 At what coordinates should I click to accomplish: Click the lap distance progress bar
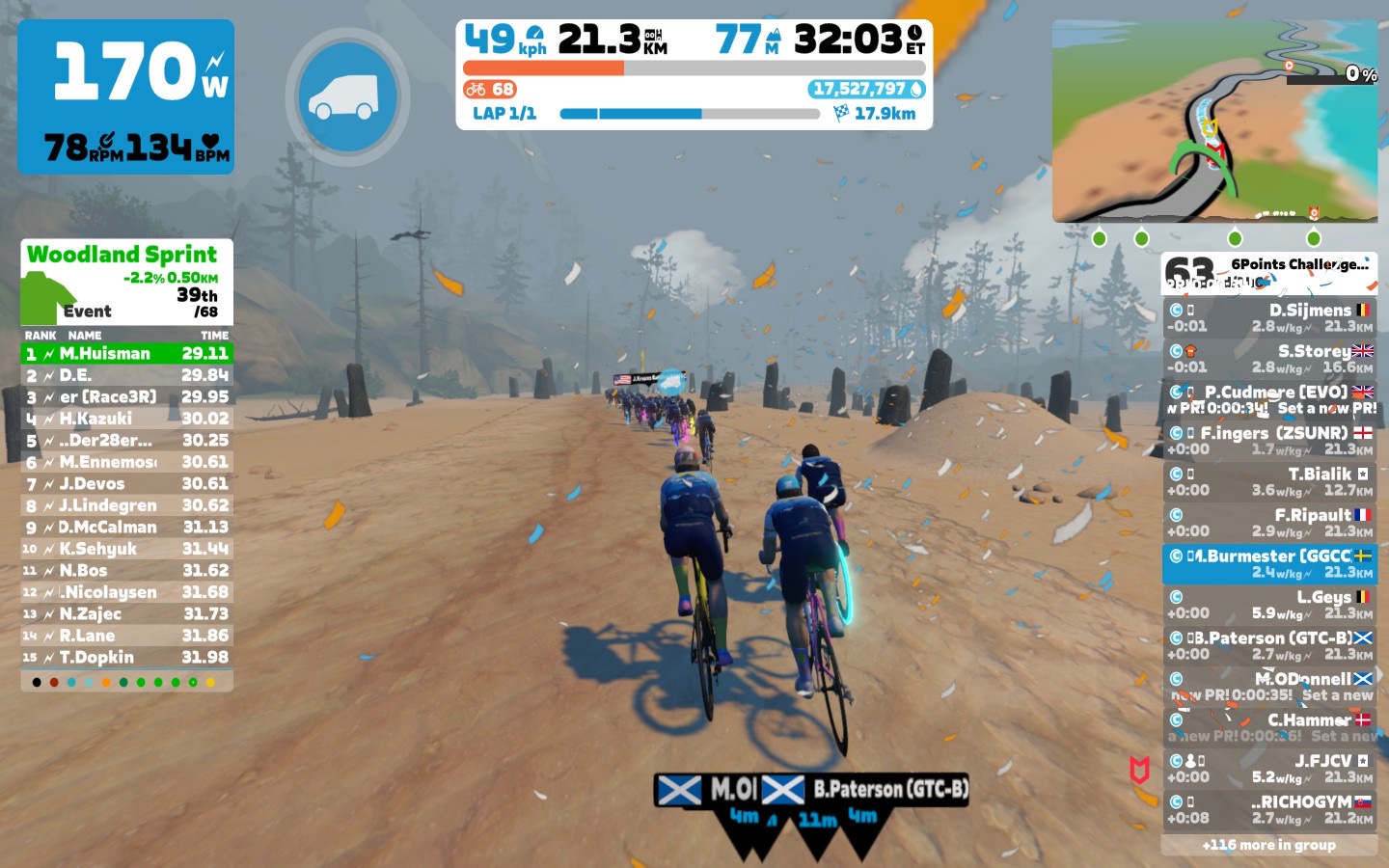[689, 114]
